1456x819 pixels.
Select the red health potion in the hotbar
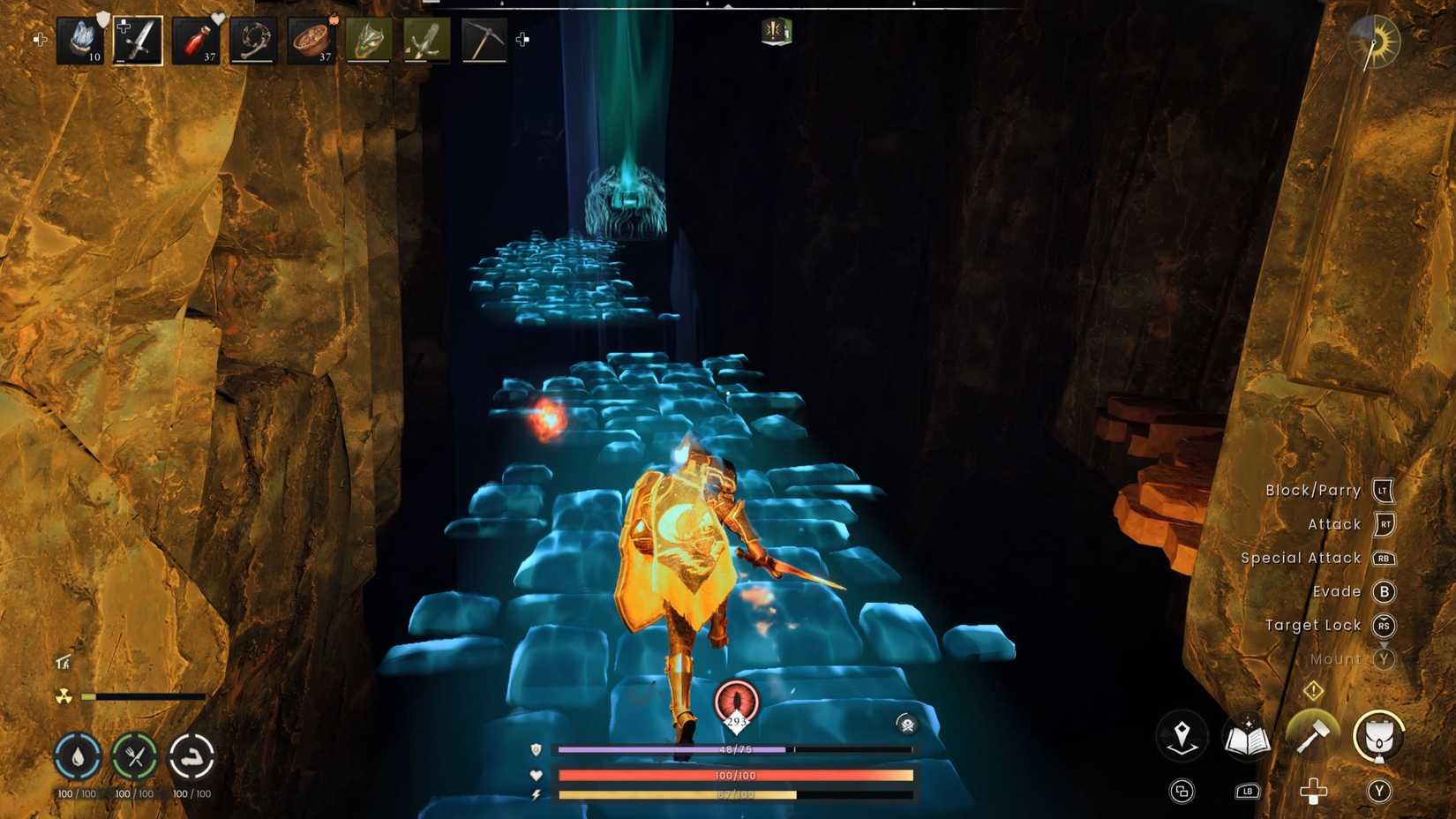pyautogui.click(x=196, y=39)
